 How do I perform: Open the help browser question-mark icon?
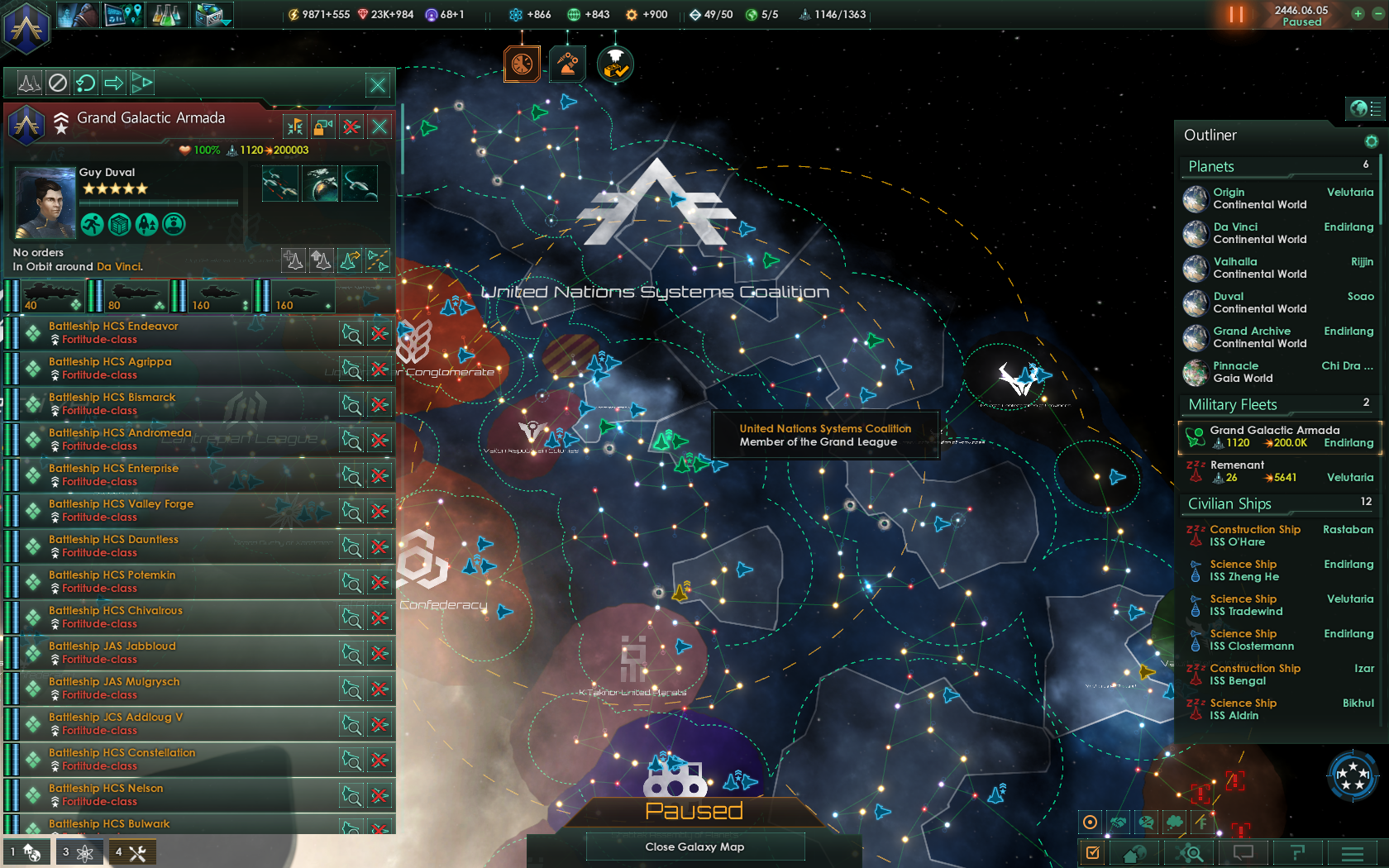point(1298,852)
